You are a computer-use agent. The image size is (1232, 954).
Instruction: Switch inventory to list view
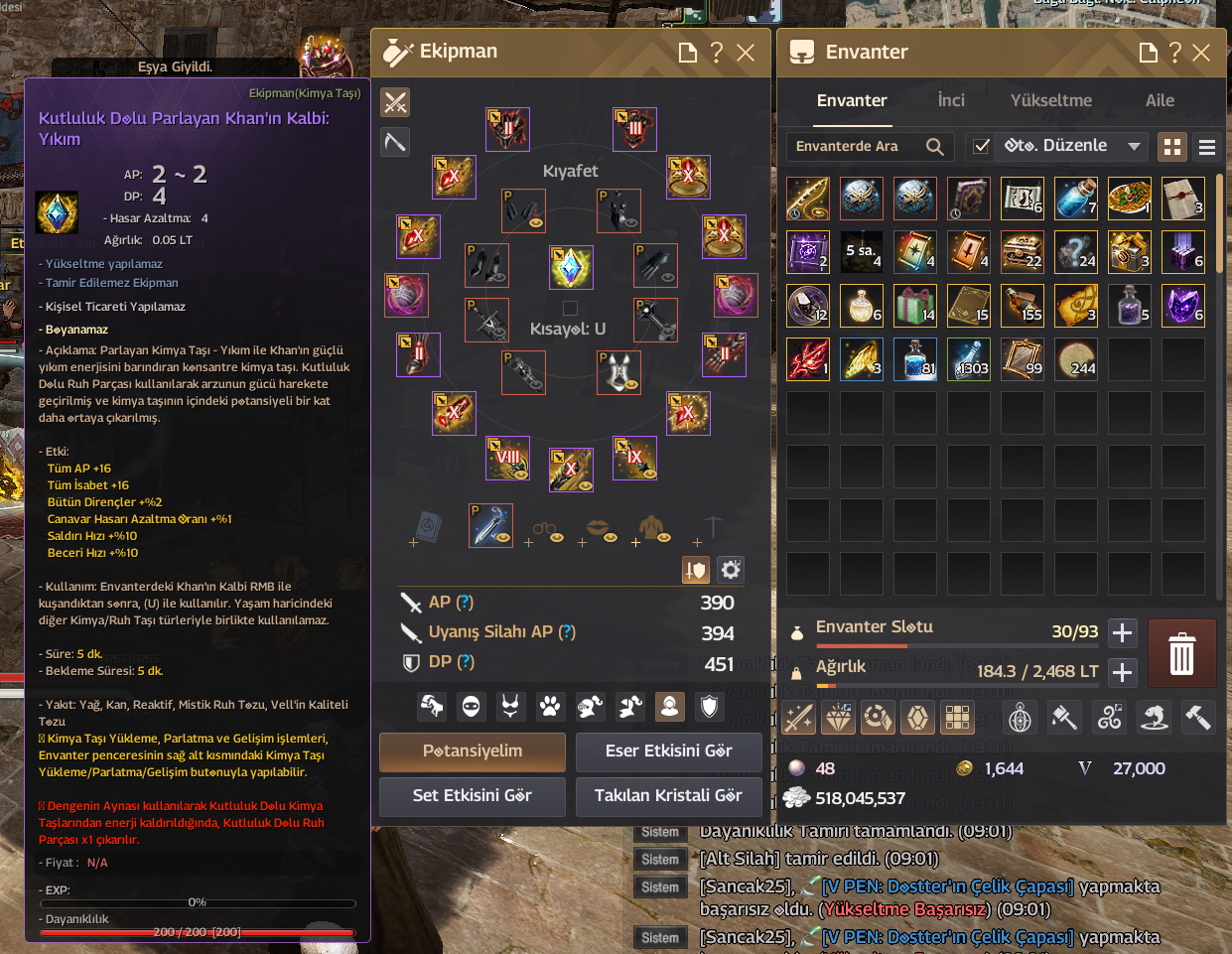[1207, 147]
